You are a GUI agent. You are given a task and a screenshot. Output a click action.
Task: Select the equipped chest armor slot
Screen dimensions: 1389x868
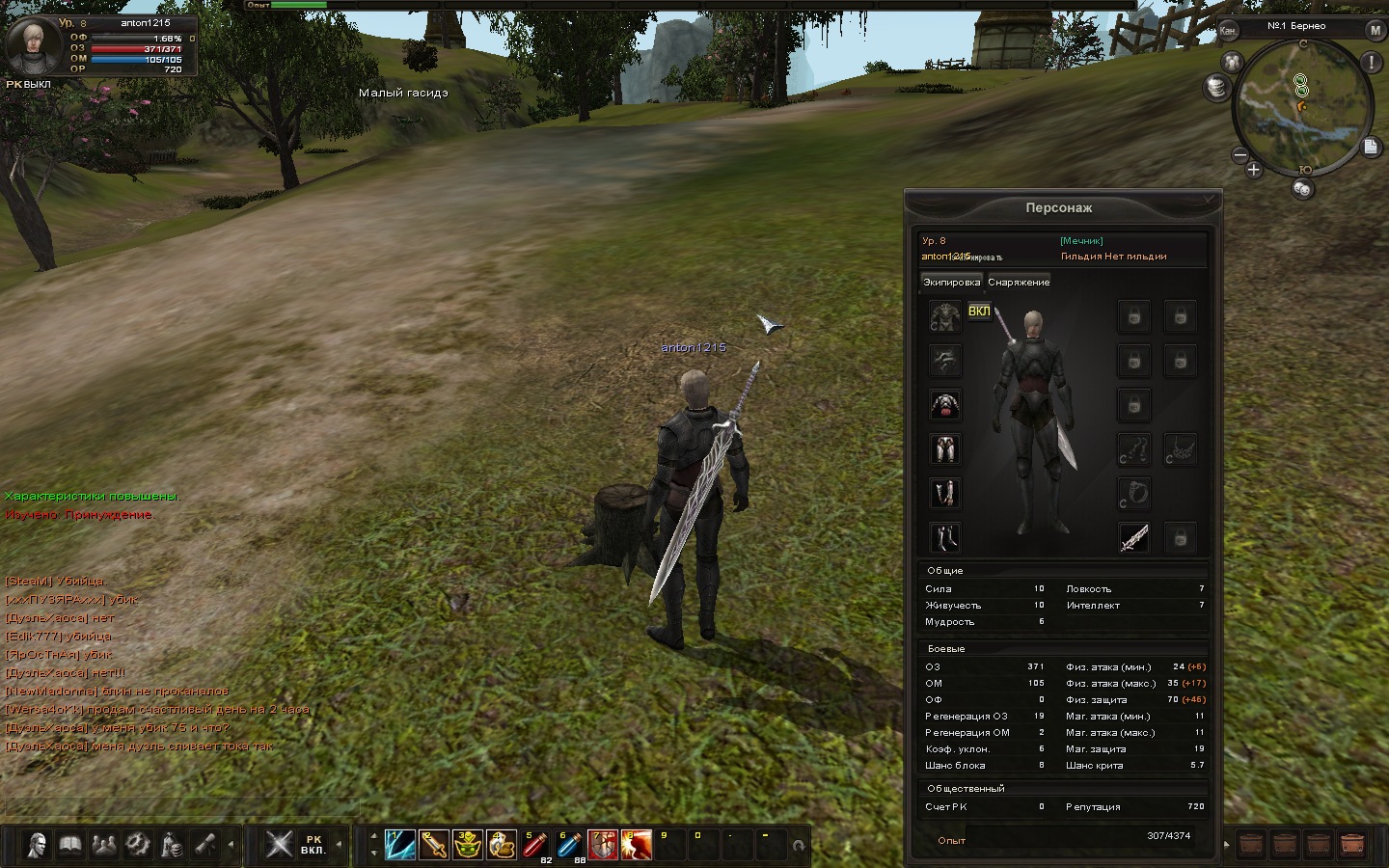(945, 406)
